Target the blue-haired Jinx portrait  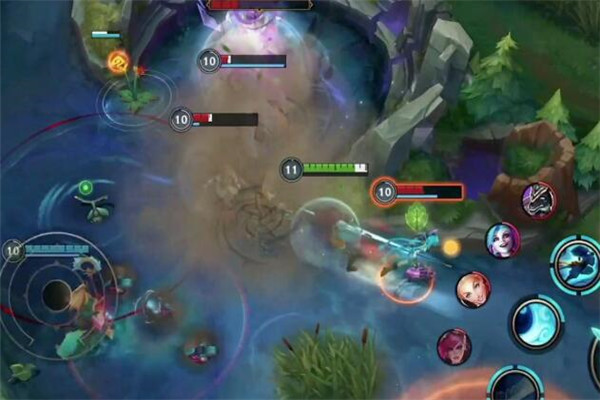503,240
